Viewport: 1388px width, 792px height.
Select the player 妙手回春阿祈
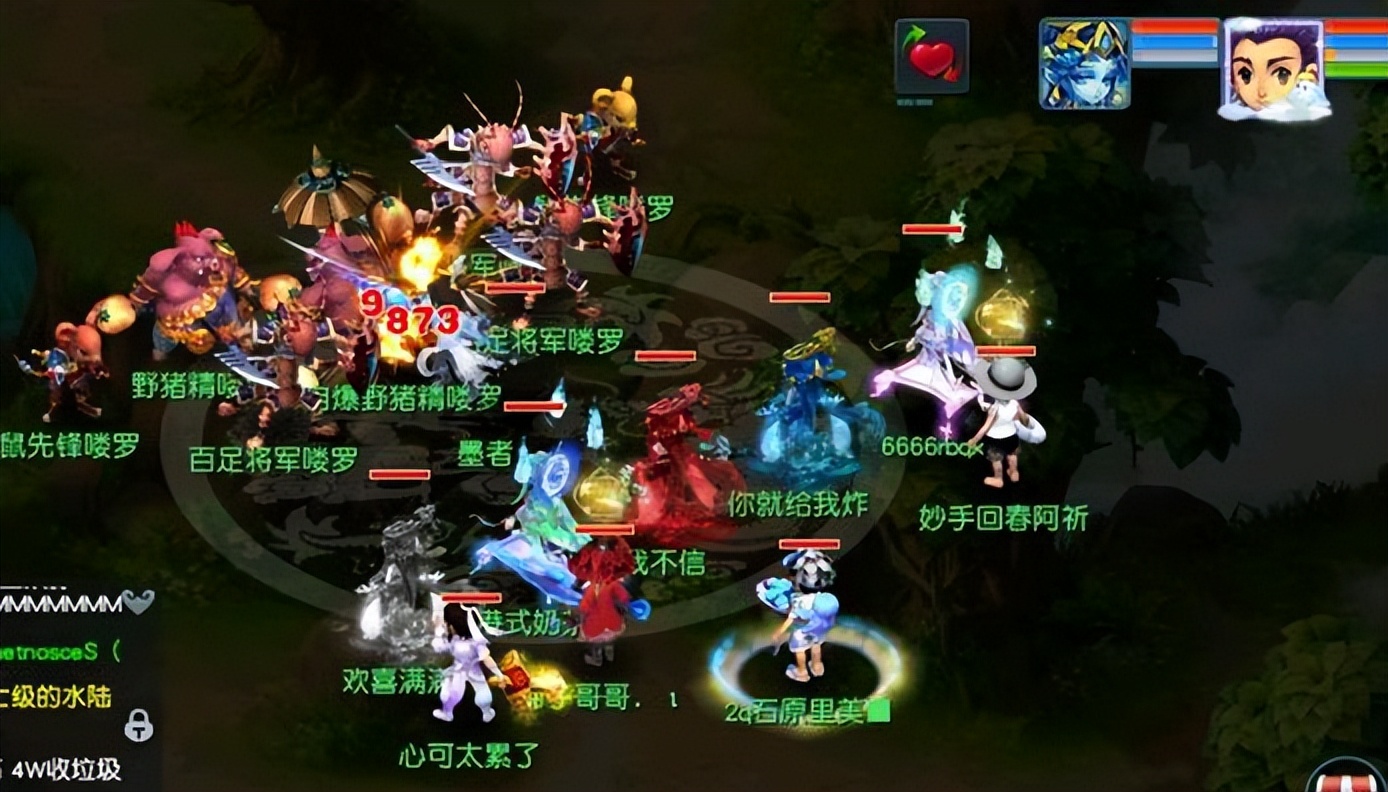[1003, 516]
